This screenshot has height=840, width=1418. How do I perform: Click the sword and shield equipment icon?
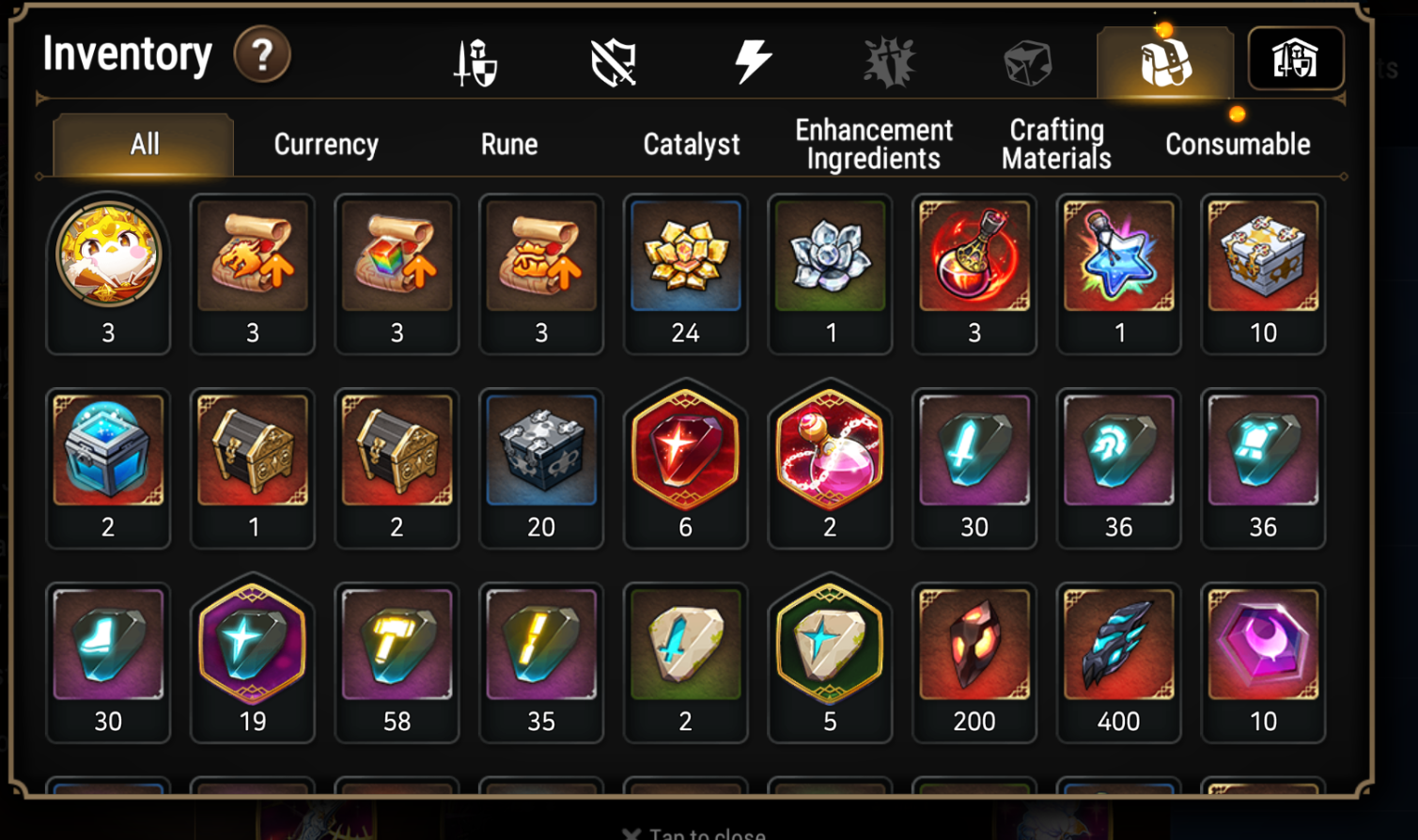(475, 59)
